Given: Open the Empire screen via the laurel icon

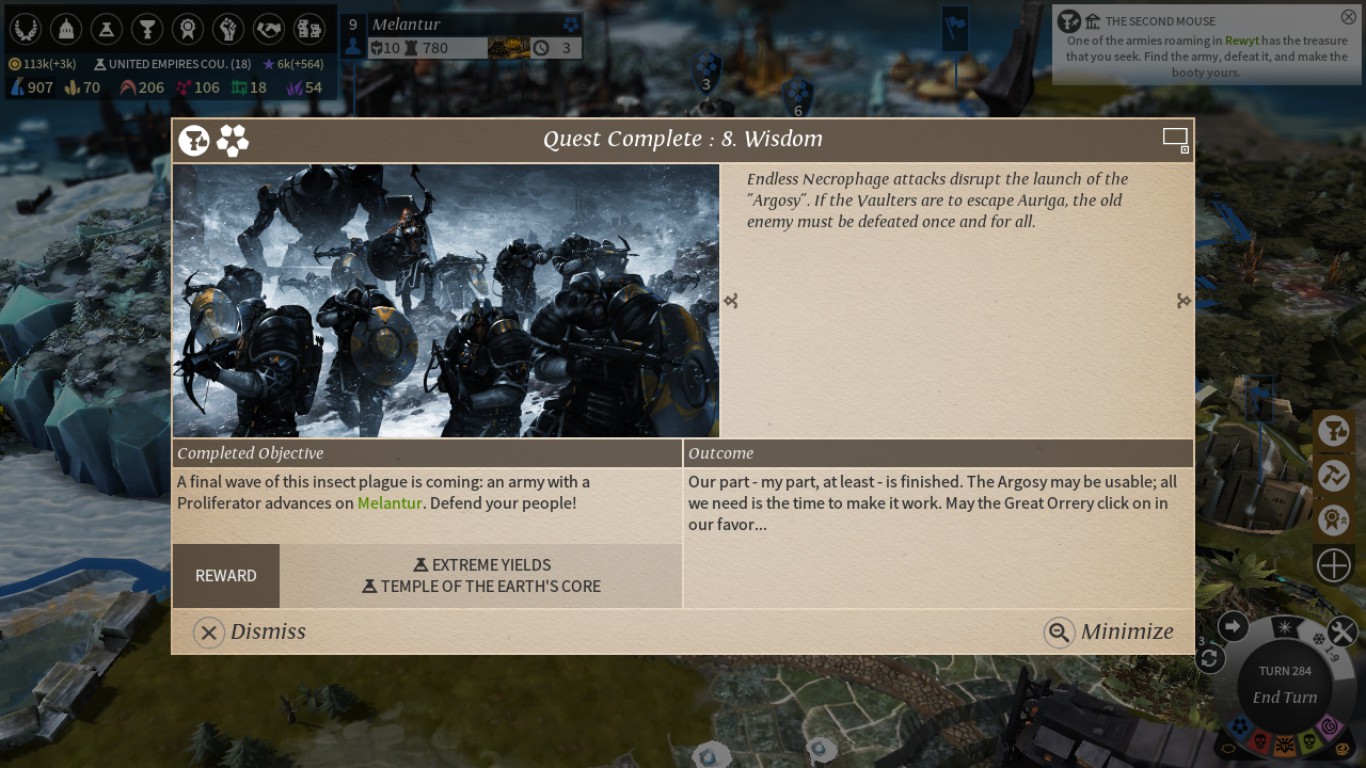Looking at the screenshot, I should [x=24, y=29].
